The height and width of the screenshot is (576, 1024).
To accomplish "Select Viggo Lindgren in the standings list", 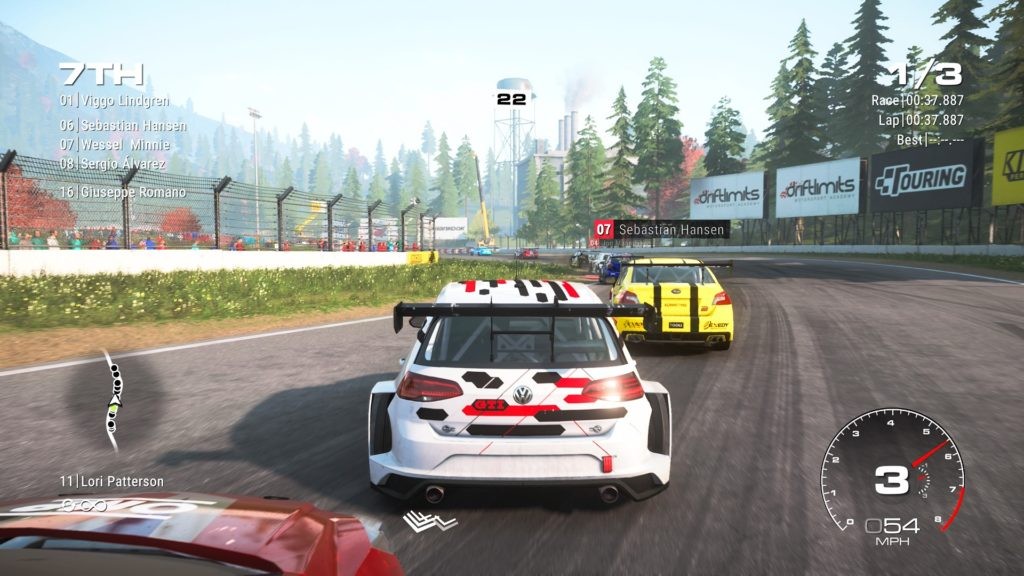I will click(x=114, y=101).
